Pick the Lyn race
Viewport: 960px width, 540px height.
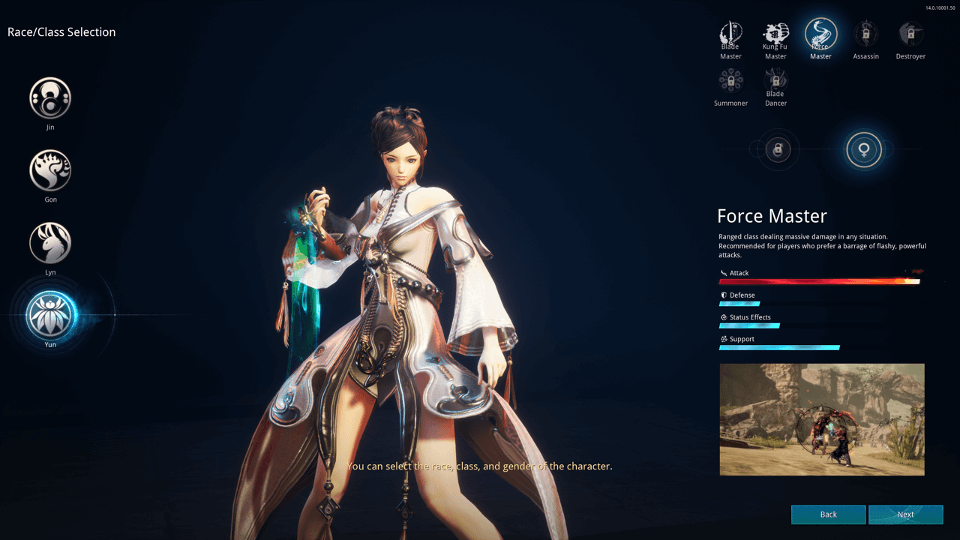(50, 243)
